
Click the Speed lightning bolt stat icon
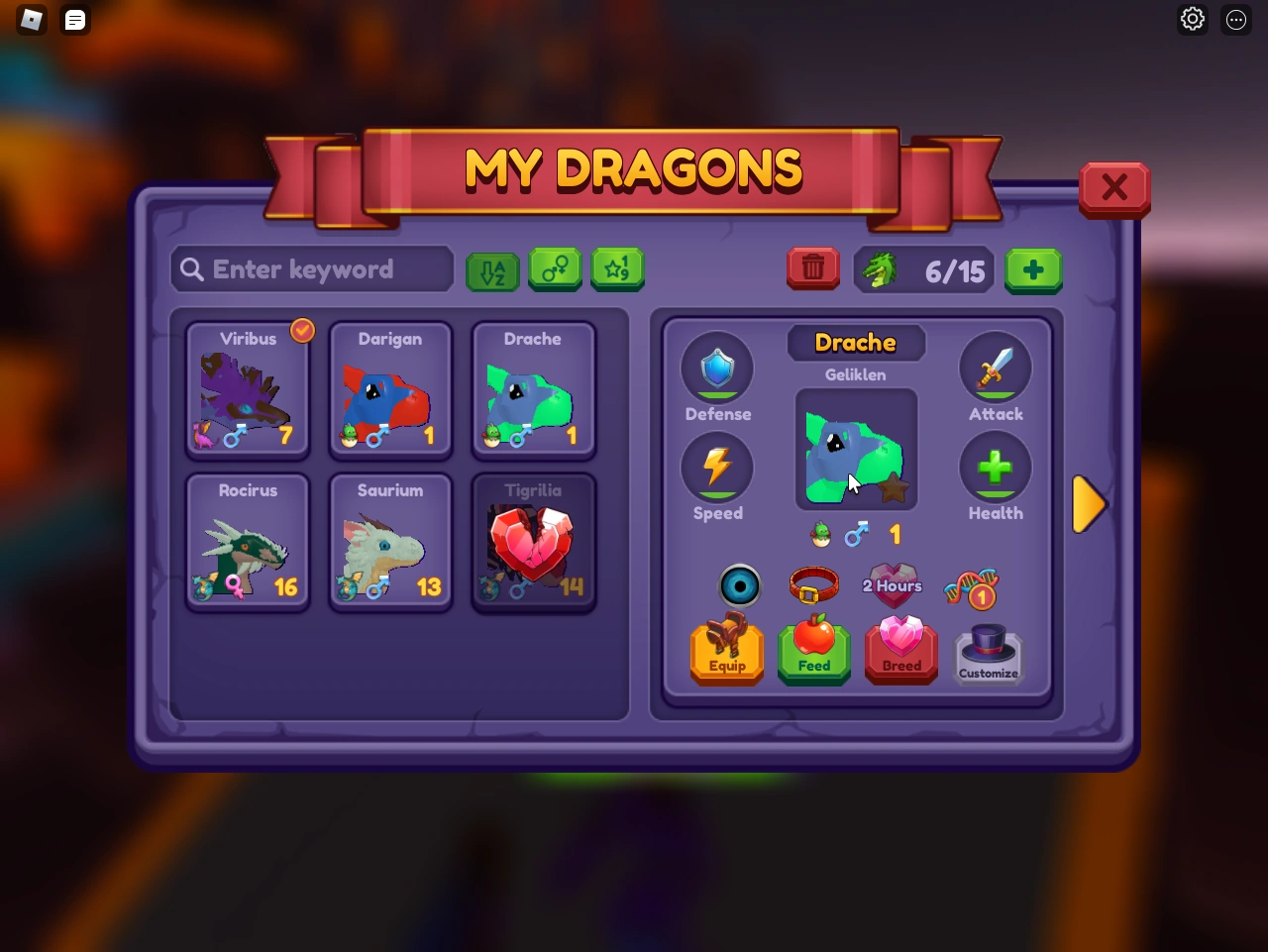[717, 467]
